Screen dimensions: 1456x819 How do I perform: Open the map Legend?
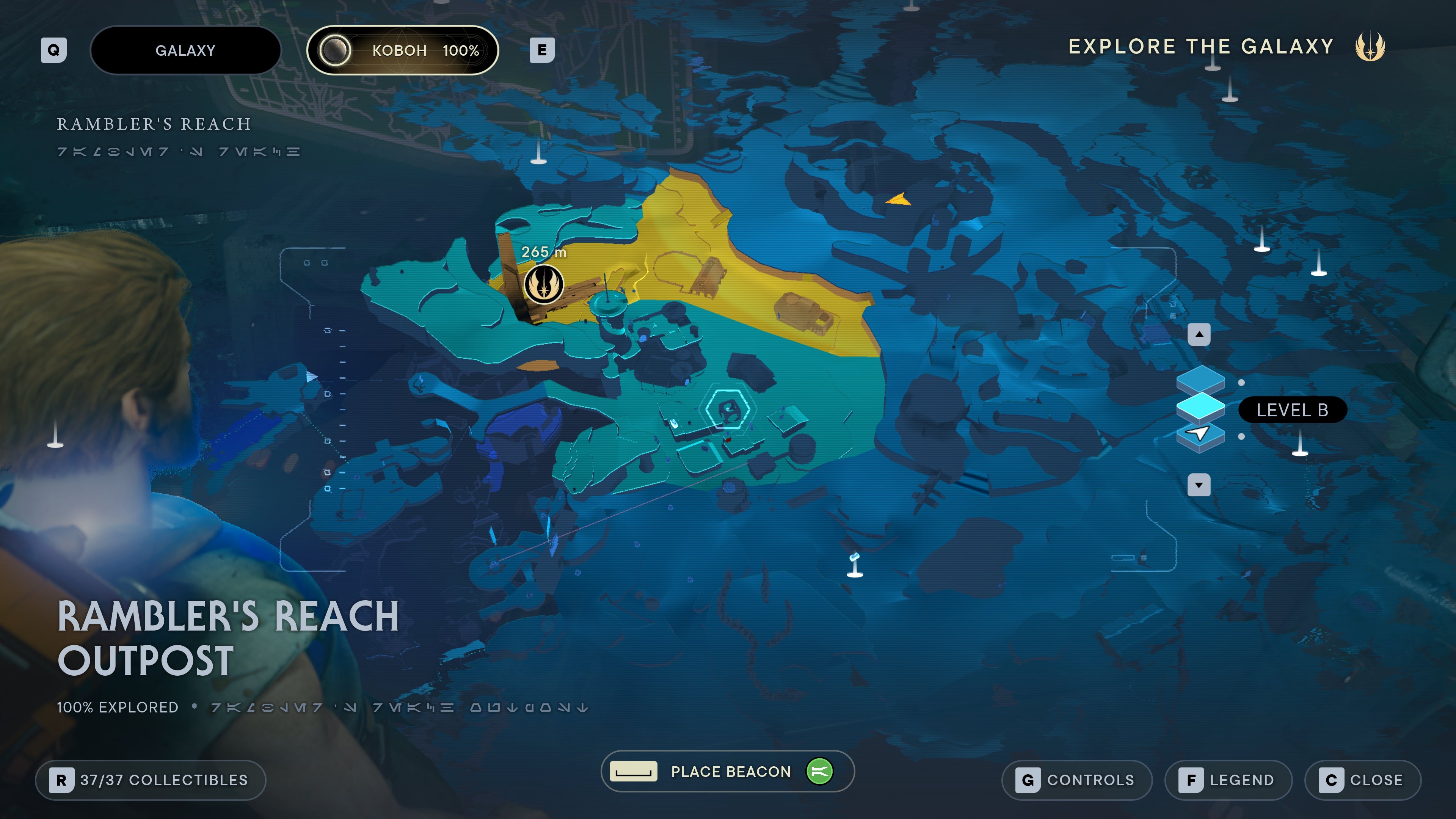point(1228,780)
